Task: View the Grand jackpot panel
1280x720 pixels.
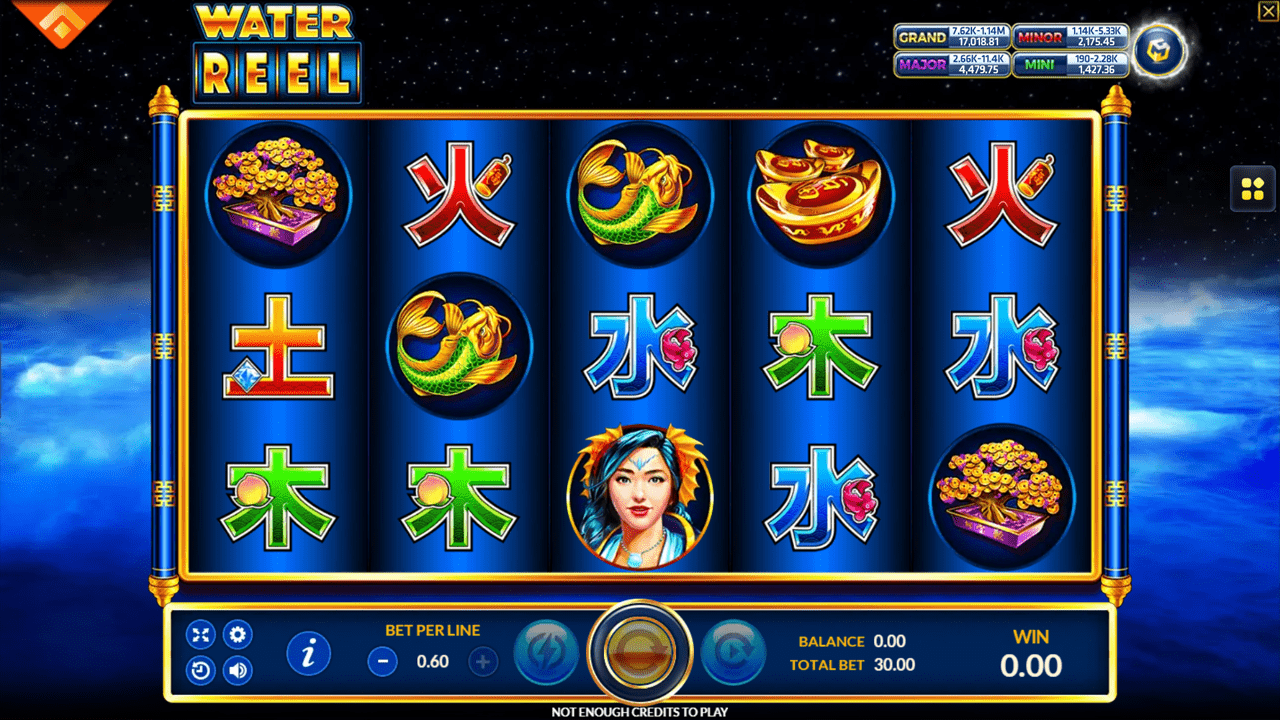Action: [951, 37]
